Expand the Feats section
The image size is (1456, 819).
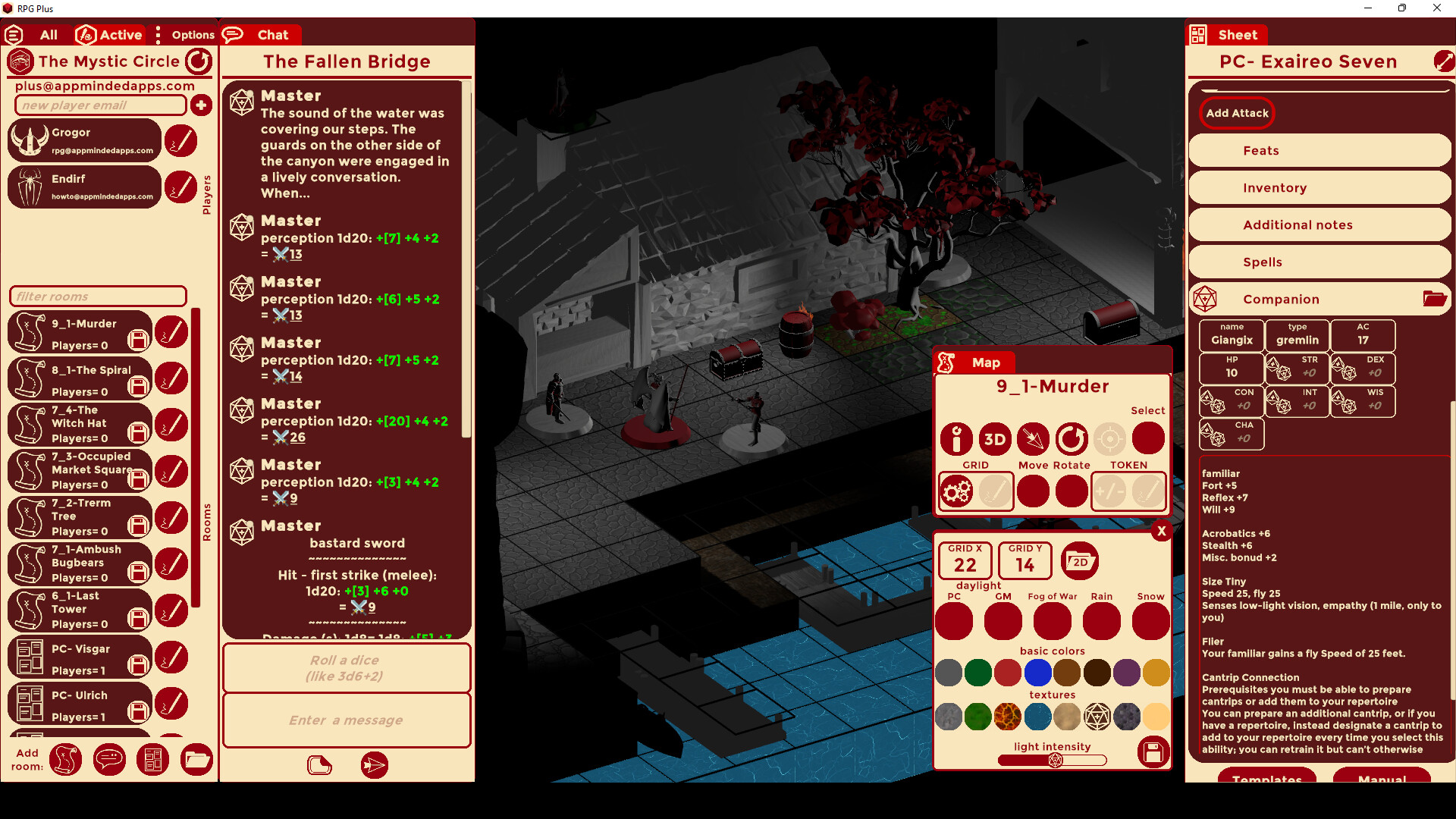1319,150
